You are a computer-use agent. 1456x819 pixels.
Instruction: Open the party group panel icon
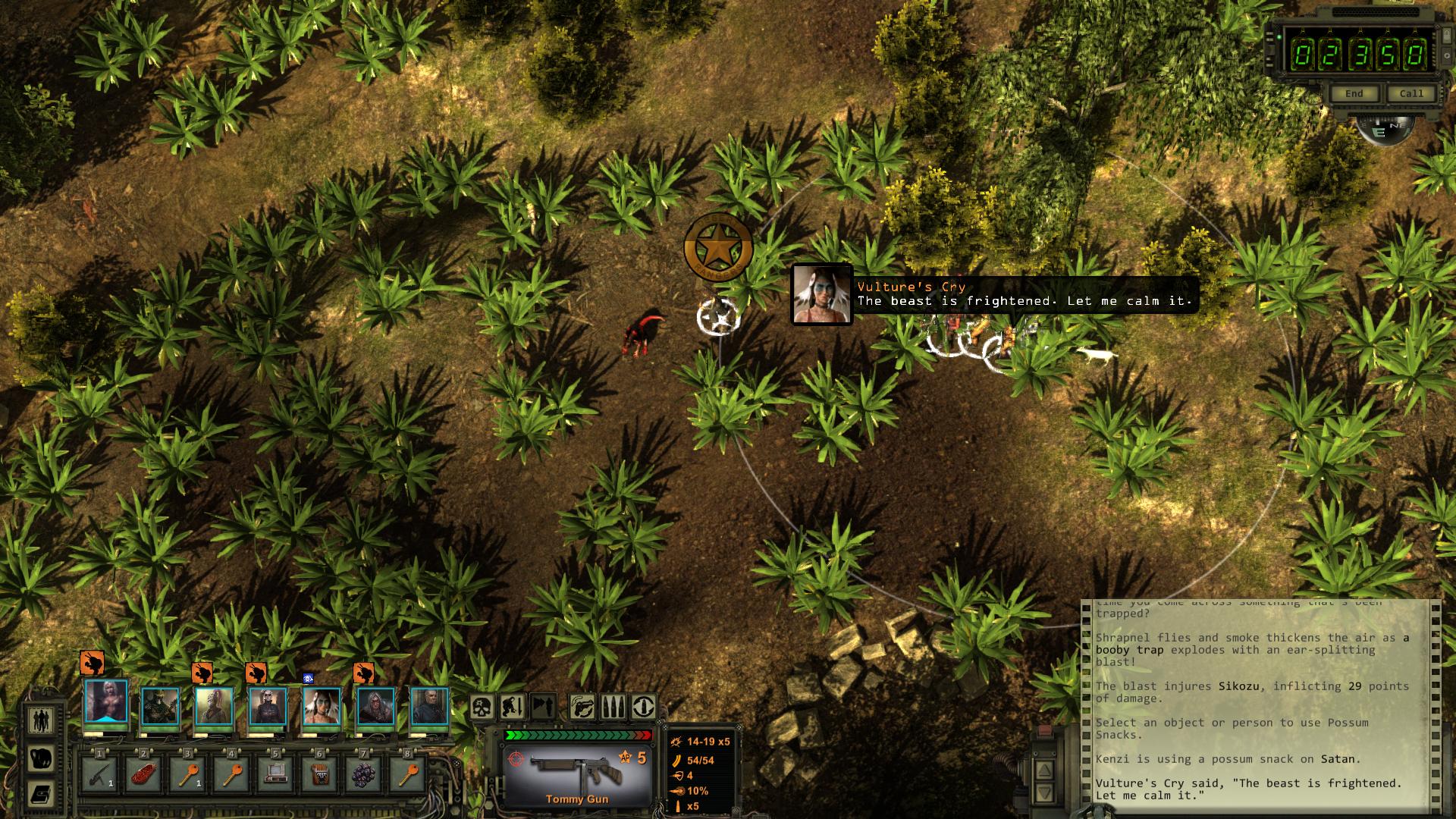pos(41,719)
